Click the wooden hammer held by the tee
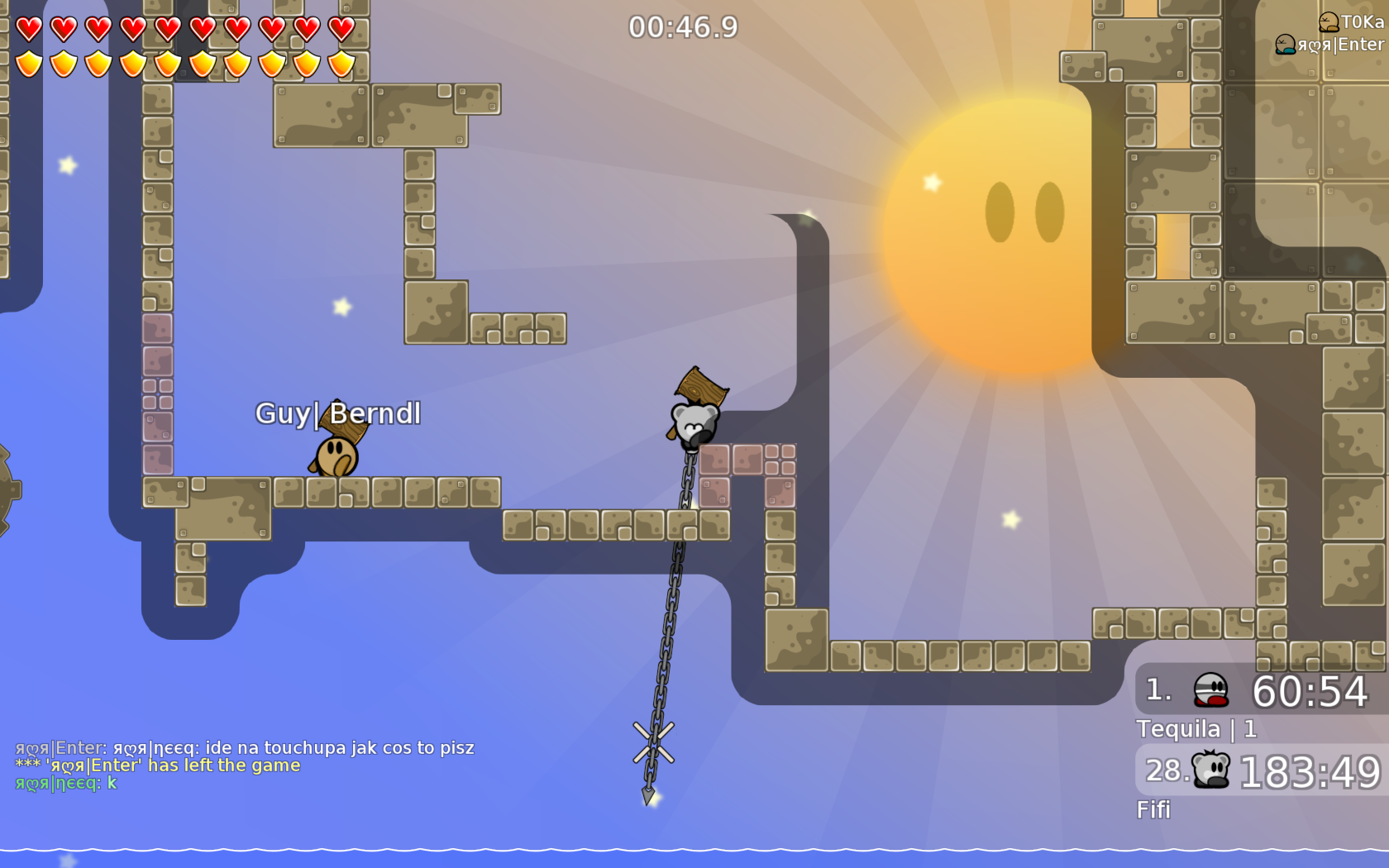The image size is (1389, 868). (x=699, y=386)
